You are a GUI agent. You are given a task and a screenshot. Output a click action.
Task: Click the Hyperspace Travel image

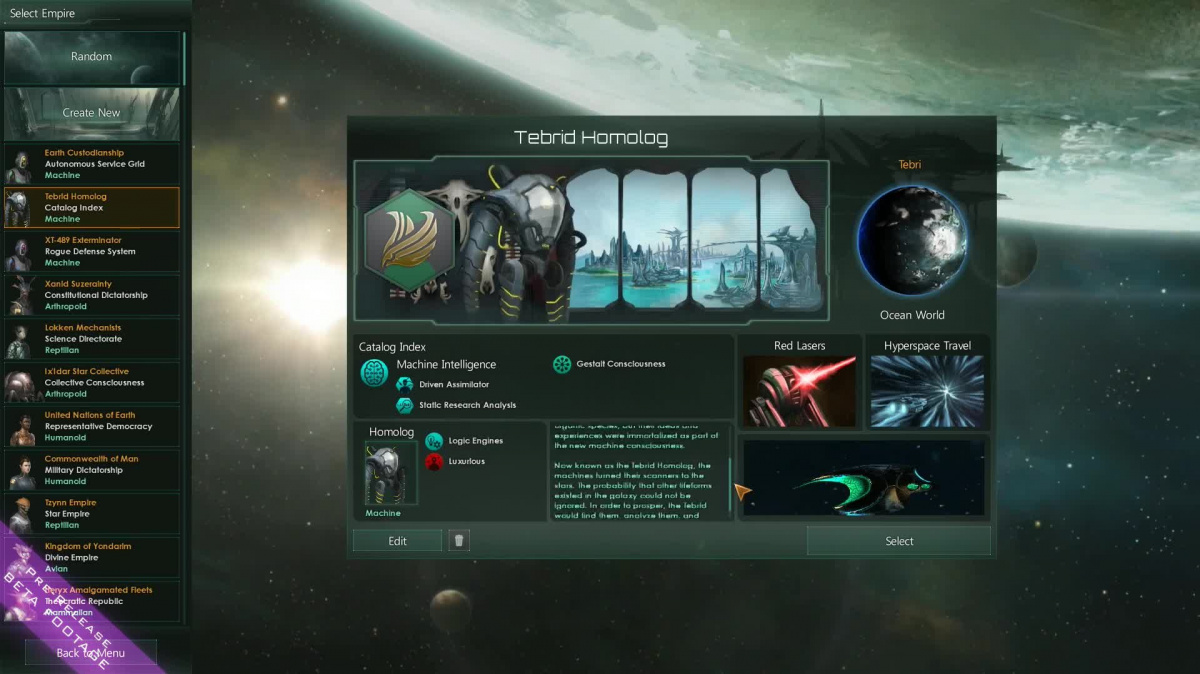pyautogui.click(x=927, y=391)
